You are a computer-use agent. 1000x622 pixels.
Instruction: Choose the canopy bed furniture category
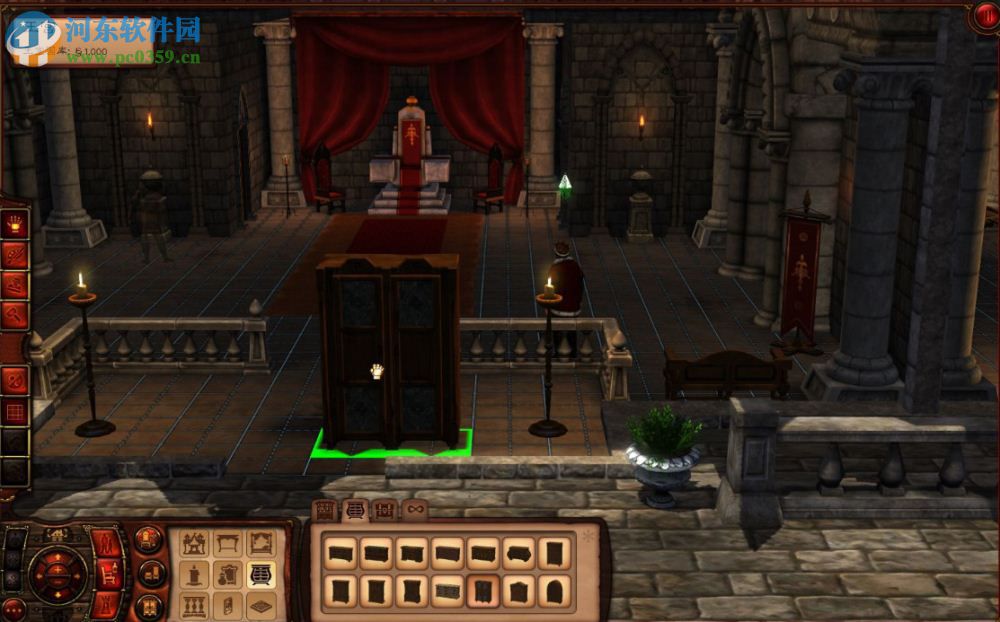coord(195,543)
